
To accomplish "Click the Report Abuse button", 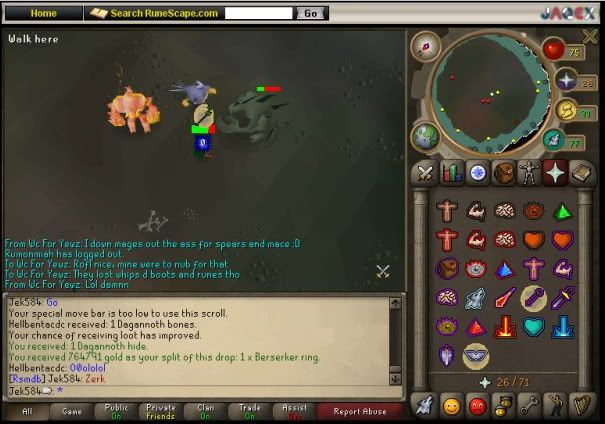I will (361, 411).
